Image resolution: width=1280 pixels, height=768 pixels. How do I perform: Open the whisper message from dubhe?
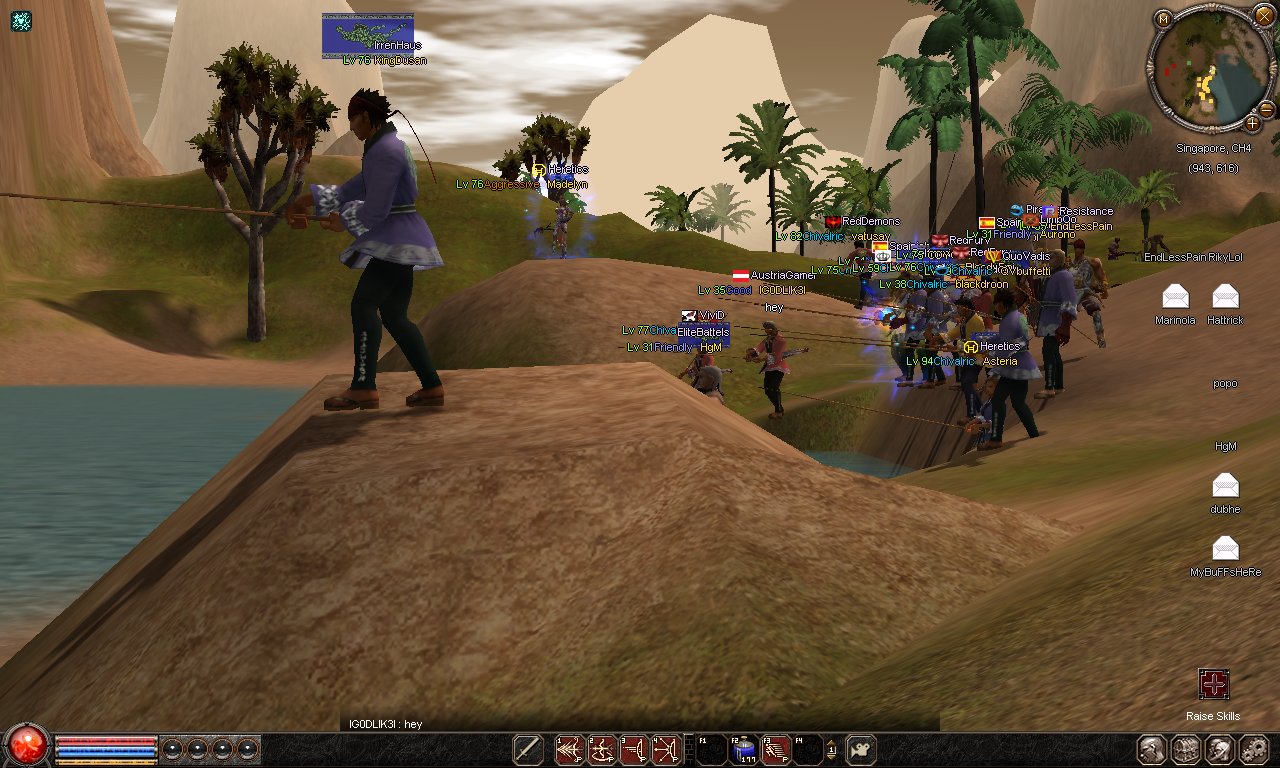[x=1225, y=485]
